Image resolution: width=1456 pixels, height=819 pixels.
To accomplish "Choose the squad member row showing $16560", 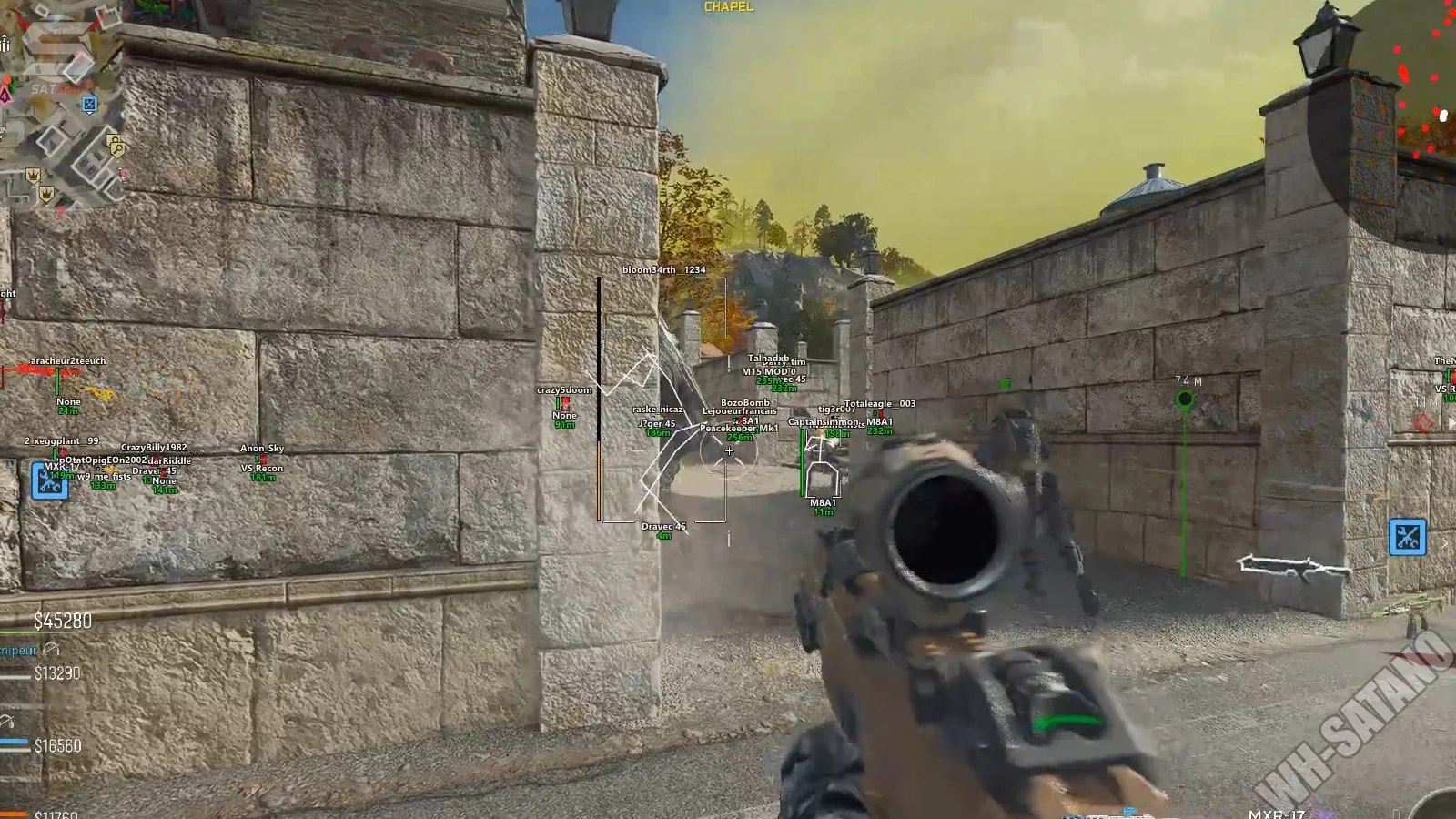I will tap(45, 745).
